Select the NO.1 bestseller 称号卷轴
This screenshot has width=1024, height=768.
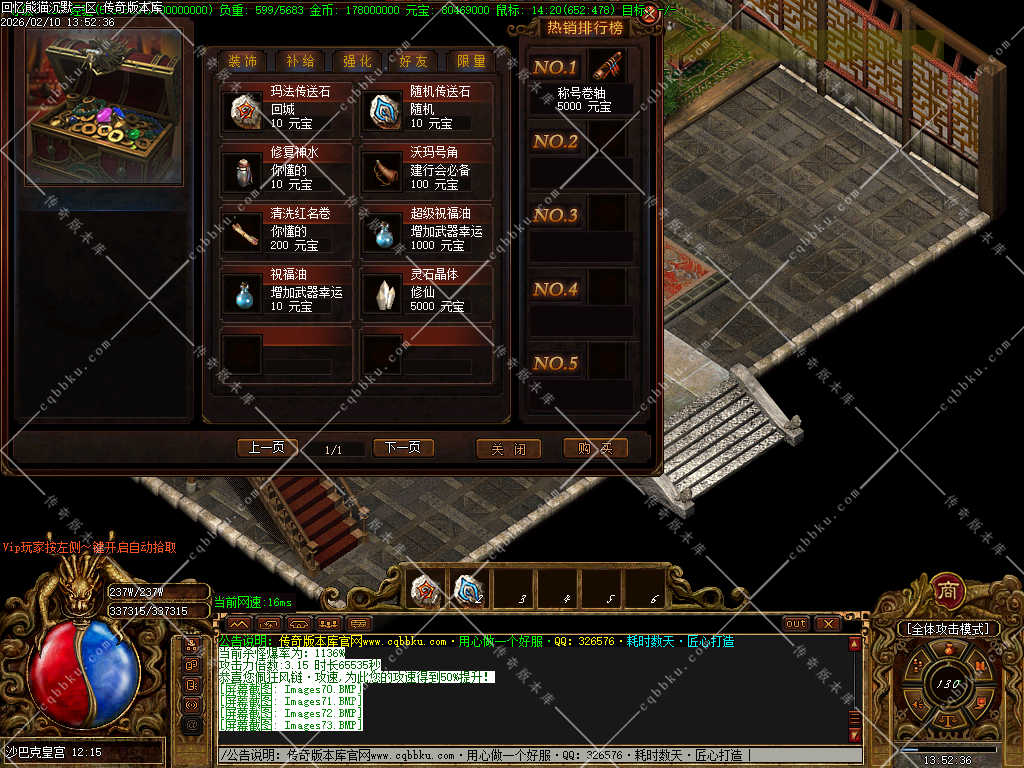pos(605,68)
